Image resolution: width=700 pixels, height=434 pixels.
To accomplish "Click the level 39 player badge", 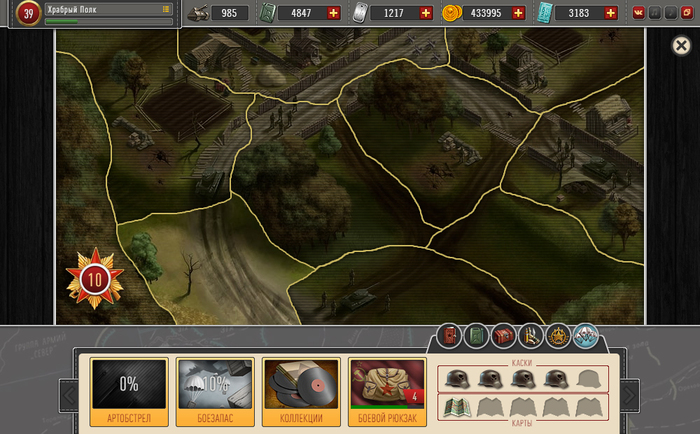I will coord(26,13).
